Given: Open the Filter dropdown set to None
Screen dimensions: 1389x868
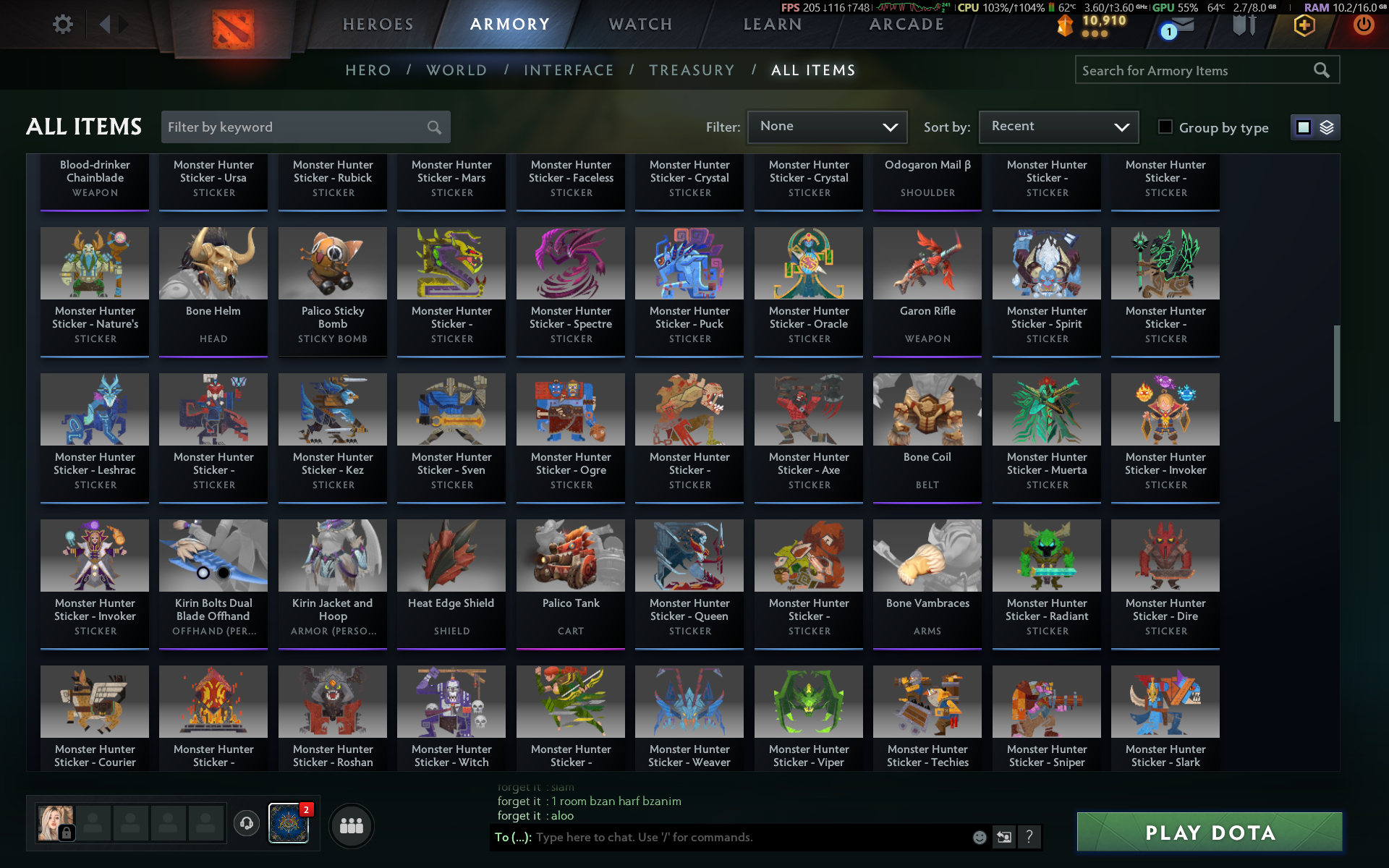Looking at the screenshot, I should tap(827, 127).
